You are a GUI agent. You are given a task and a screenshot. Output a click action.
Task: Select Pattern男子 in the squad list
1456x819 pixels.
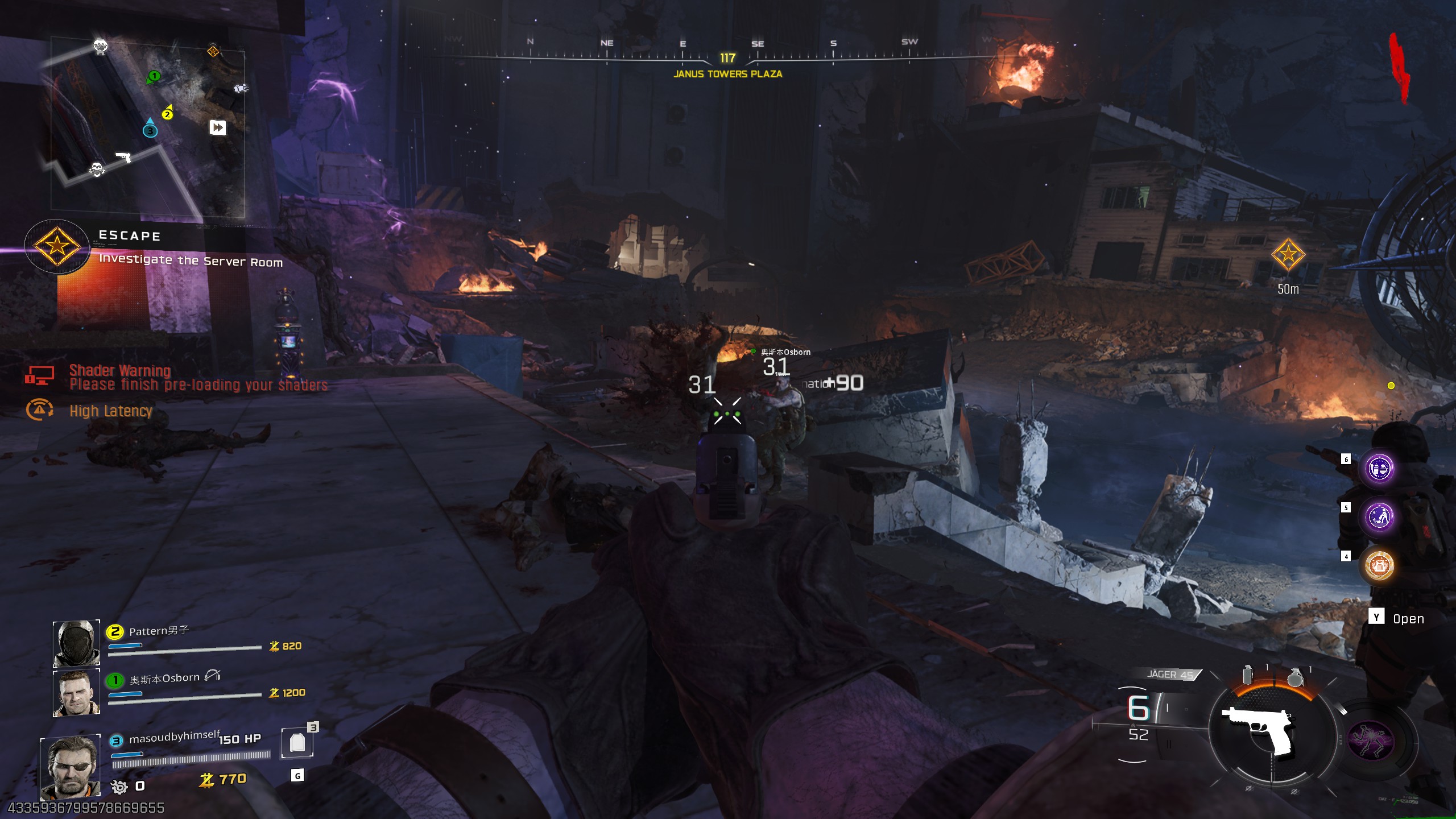[159, 631]
